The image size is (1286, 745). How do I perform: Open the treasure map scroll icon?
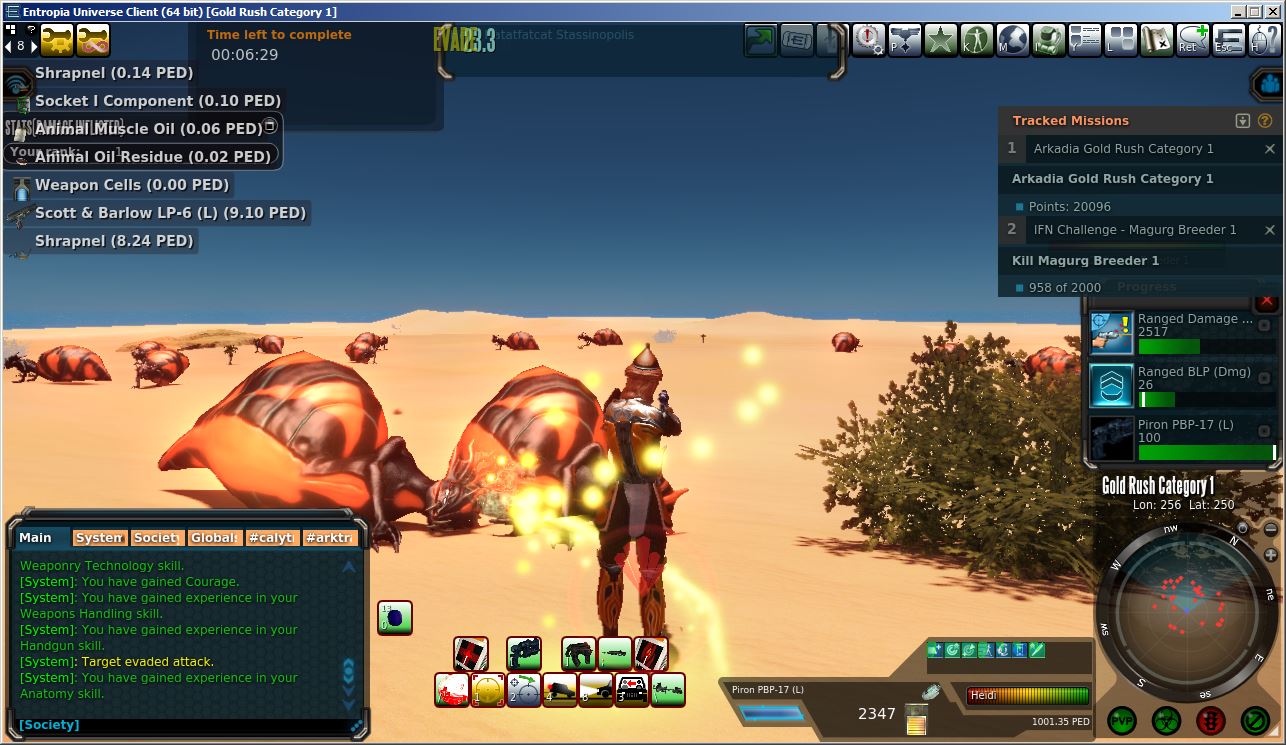1157,40
